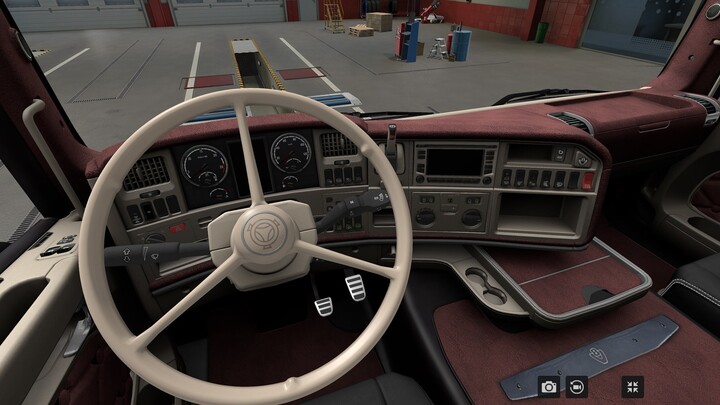Click the camera reset button
The height and width of the screenshot is (405, 720).
[577, 386]
